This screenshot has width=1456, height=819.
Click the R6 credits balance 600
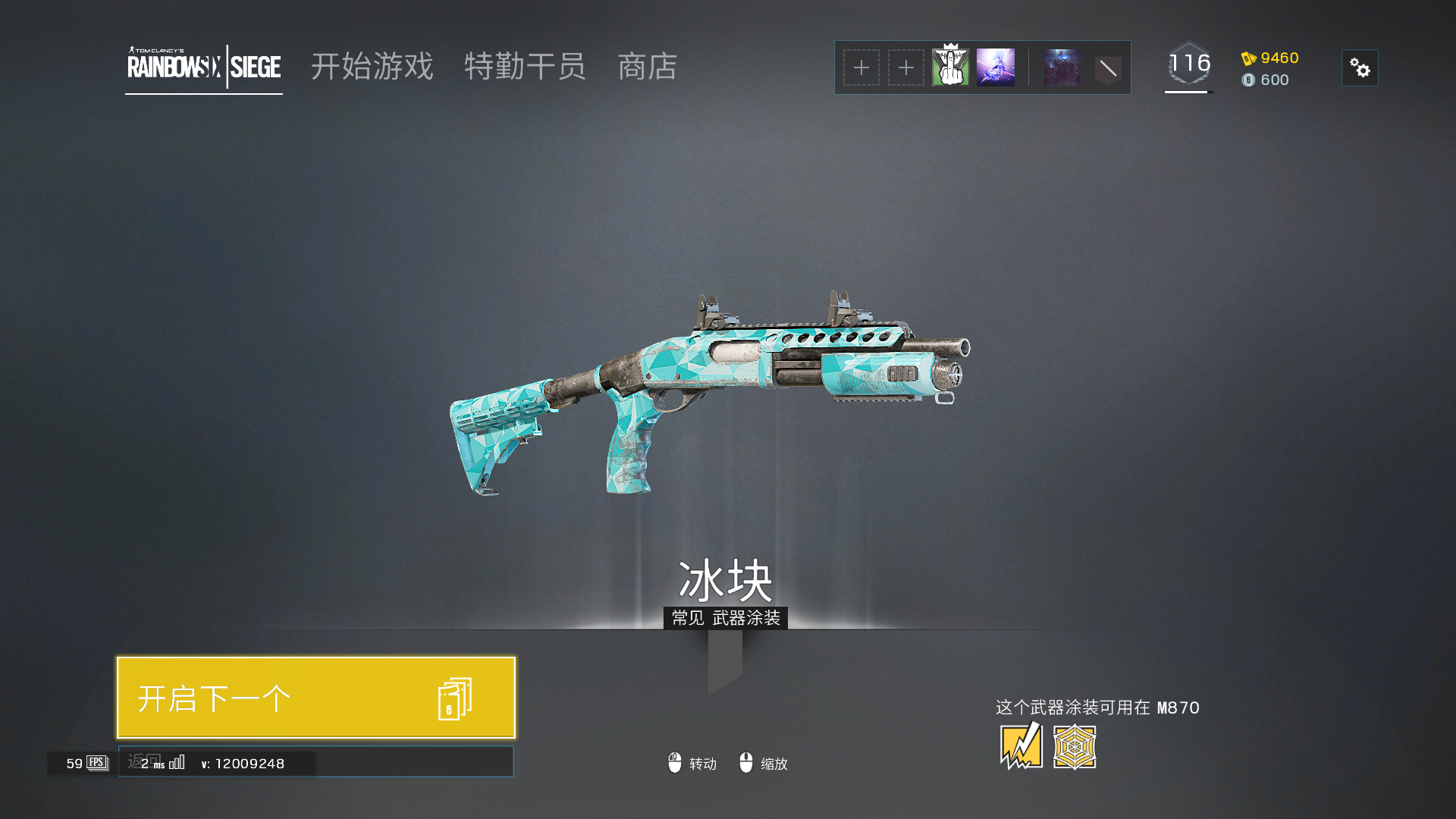pos(1266,80)
